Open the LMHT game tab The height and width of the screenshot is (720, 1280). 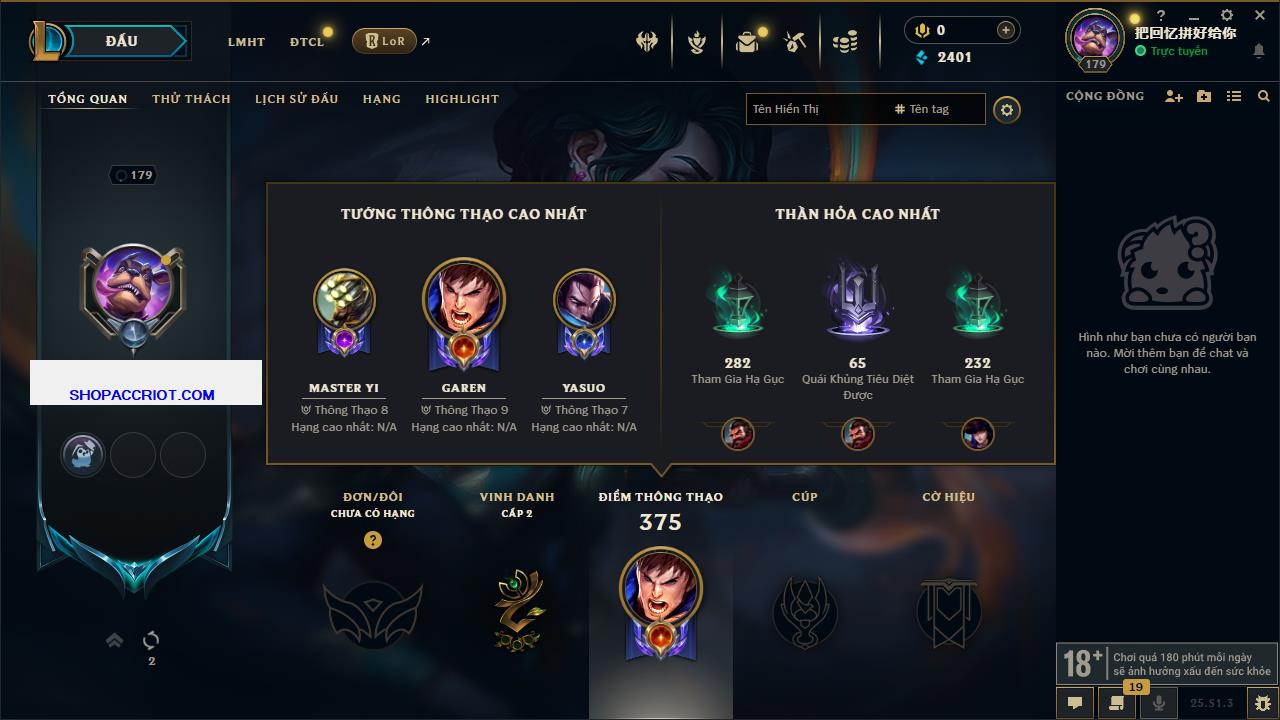[246, 42]
